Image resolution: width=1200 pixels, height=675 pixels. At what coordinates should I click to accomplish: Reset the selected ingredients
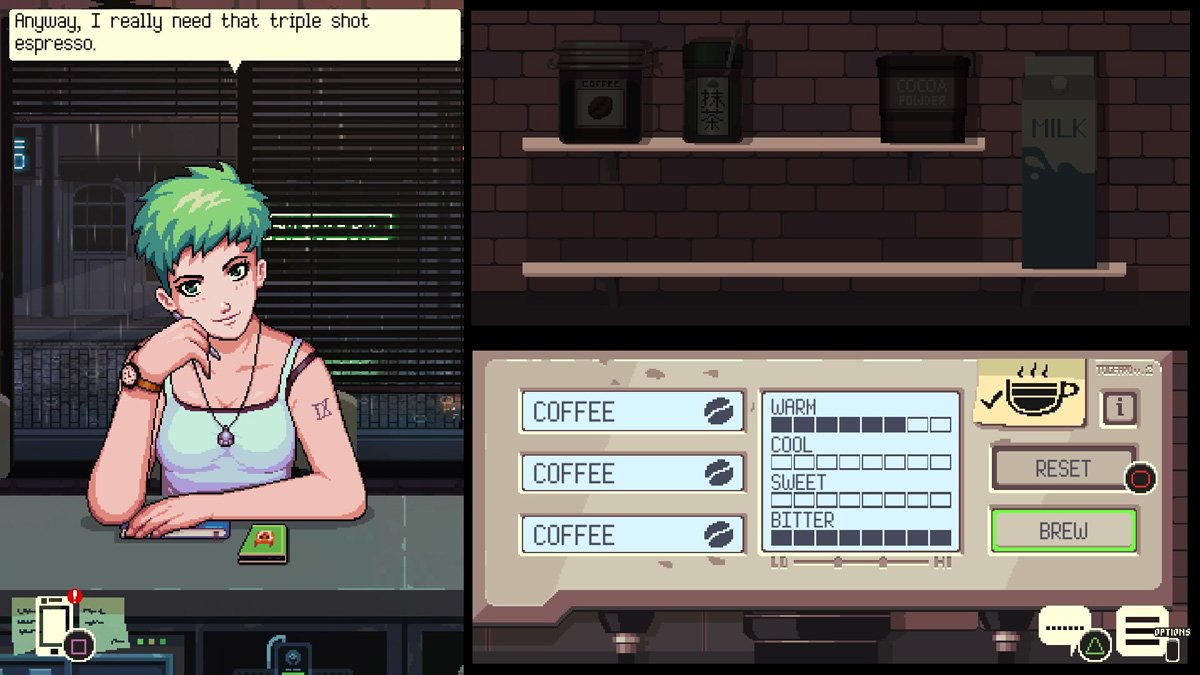point(1063,468)
